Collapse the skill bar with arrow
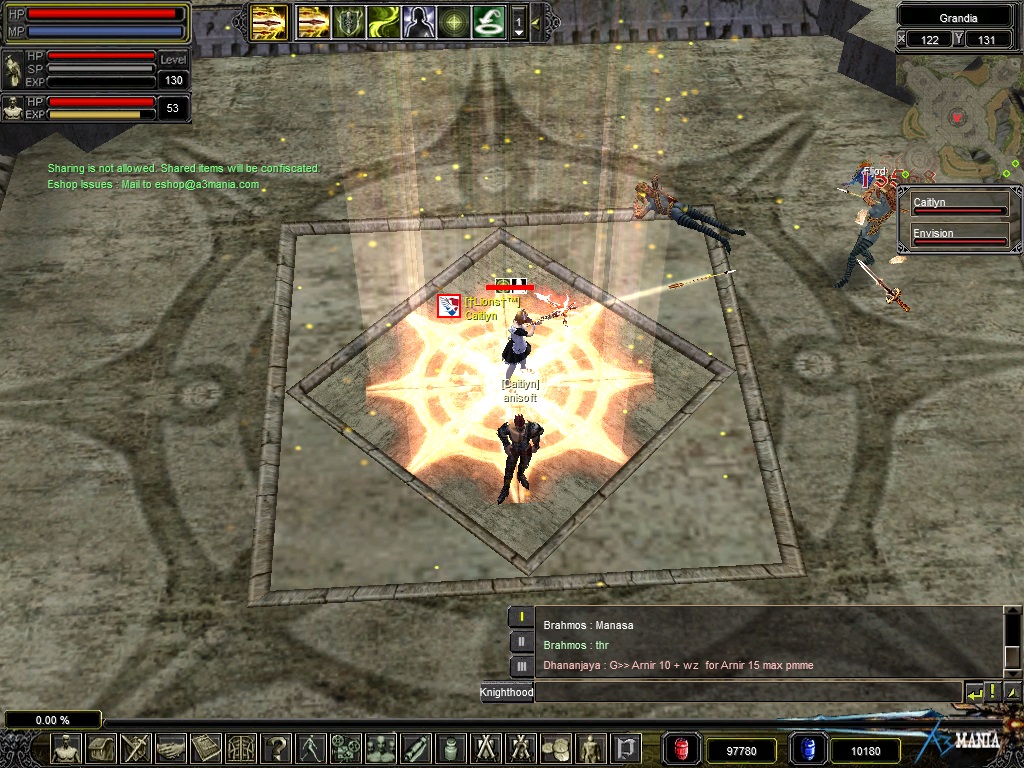The height and width of the screenshot is (768, 1024). pos(537,21)
